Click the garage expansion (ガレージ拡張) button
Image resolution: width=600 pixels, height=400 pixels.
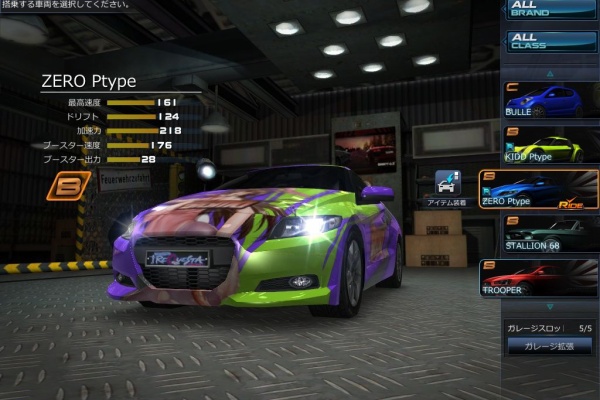pos(550,346)
